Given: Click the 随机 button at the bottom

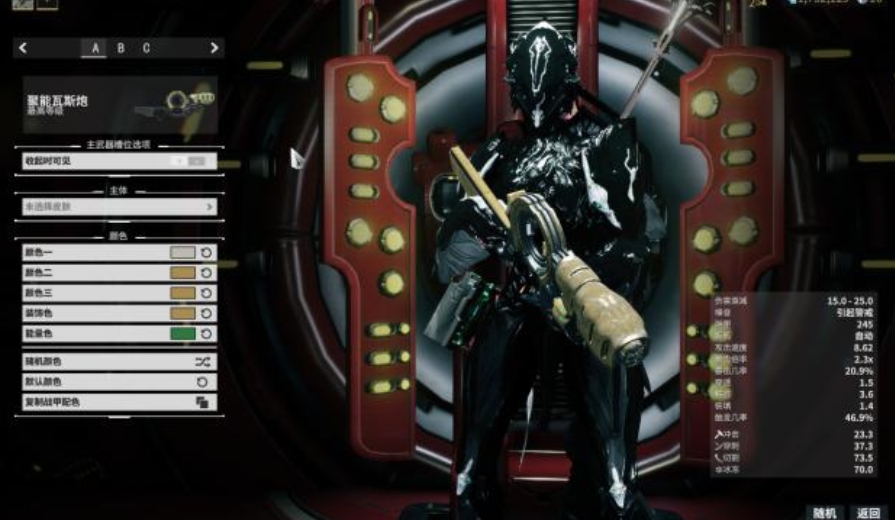Looking at the screenshot, I should pos(824,512).
